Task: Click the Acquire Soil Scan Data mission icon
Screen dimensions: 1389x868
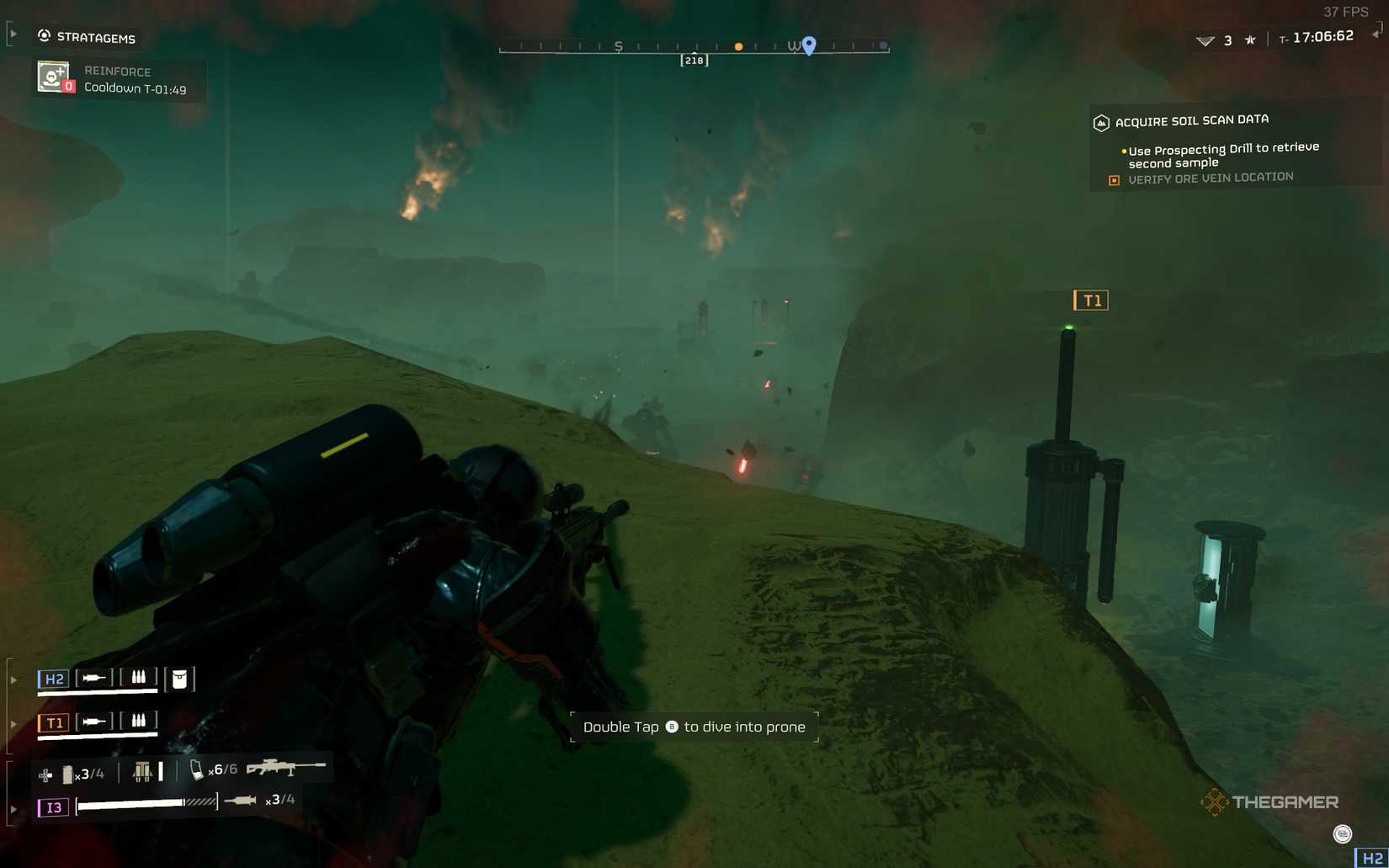Action: (x=1102, y=122)
